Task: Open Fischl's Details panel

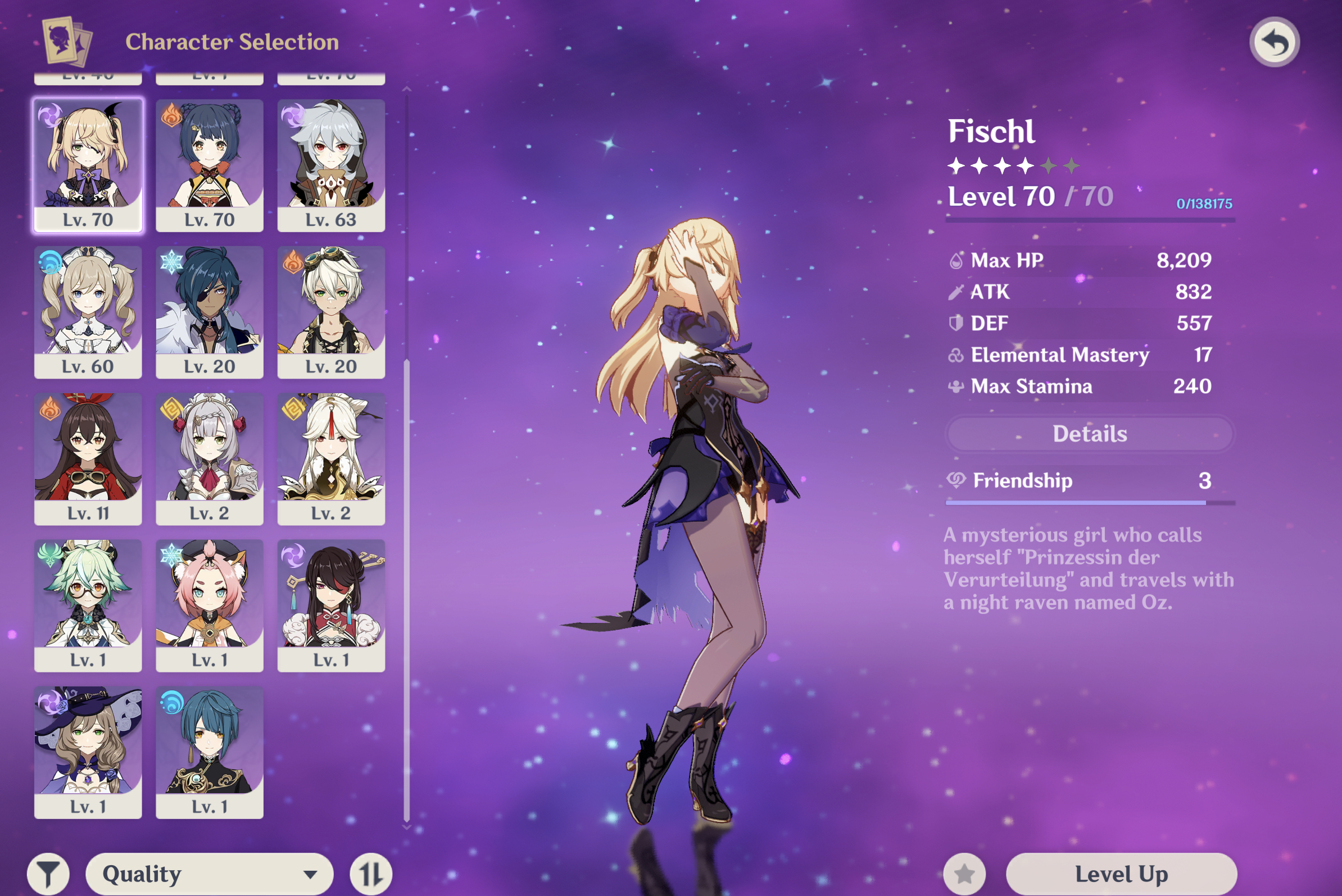Action: 1089,434
